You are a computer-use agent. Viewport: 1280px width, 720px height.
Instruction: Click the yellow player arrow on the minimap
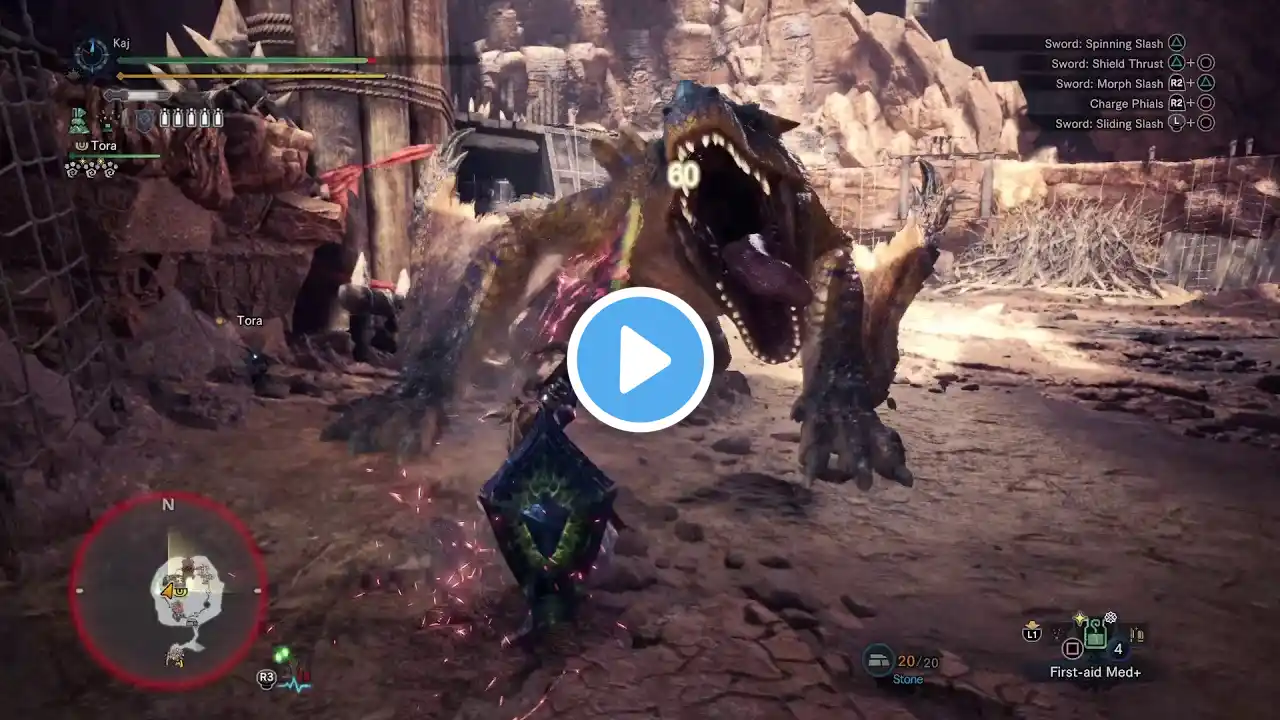170,591
